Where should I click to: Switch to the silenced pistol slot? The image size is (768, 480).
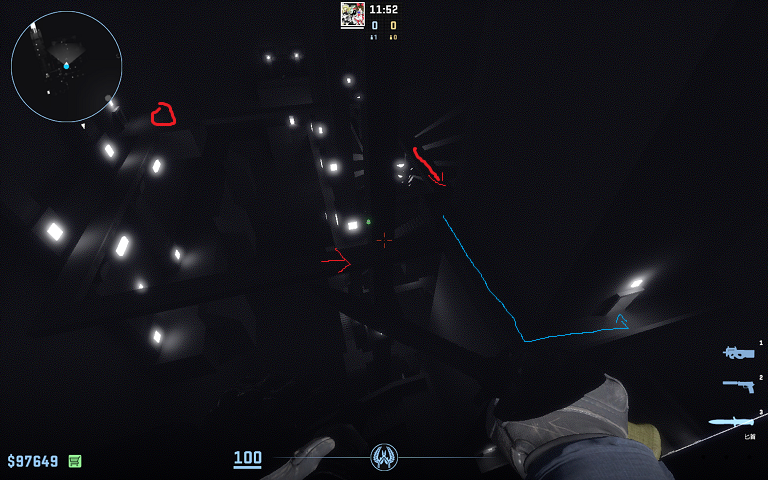(738, 385)
